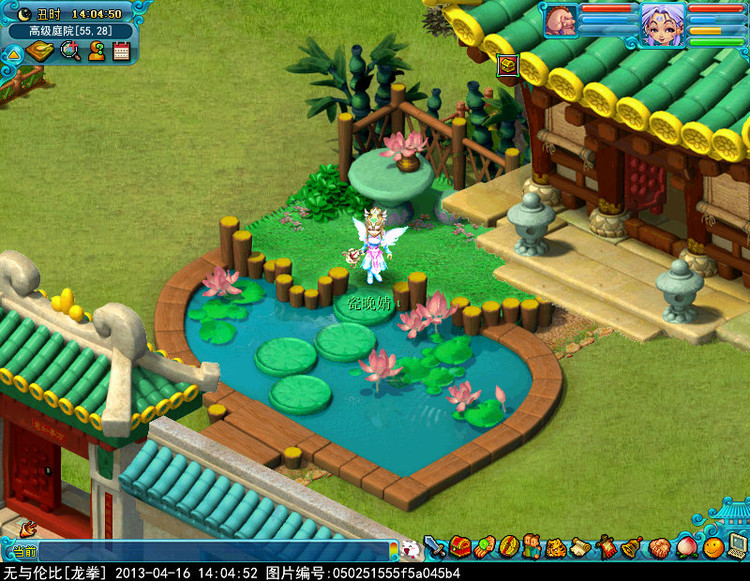Image resolution: width=750 pixels, height=581 pixels.
Task: Open the orange smiley face friends icon
Action: click(x=713, y=548)
